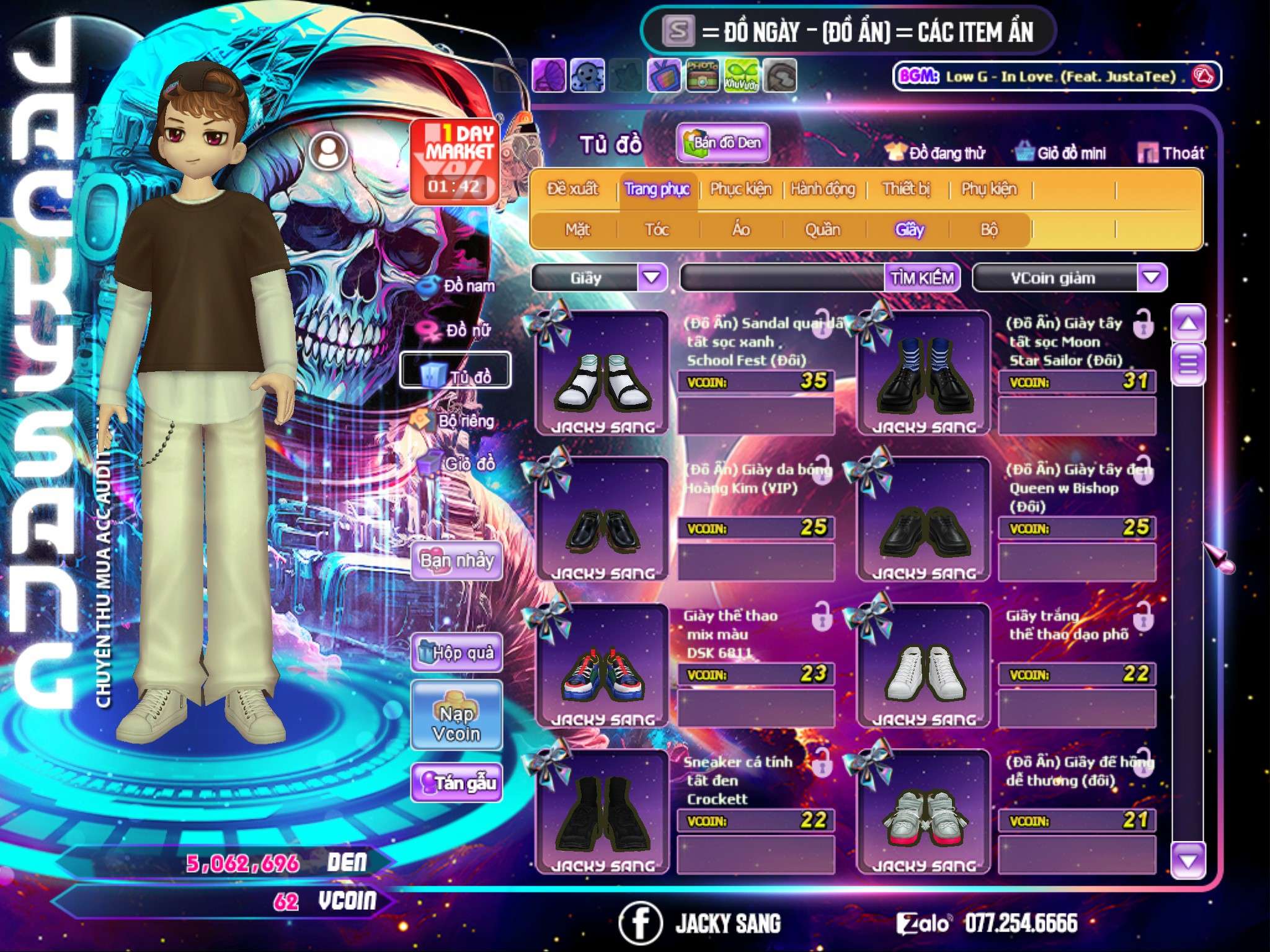Open the Giỏ đồ mini cart
Image resolution: width=1270 pixels, height=952 pixels.
point(1061,153)
